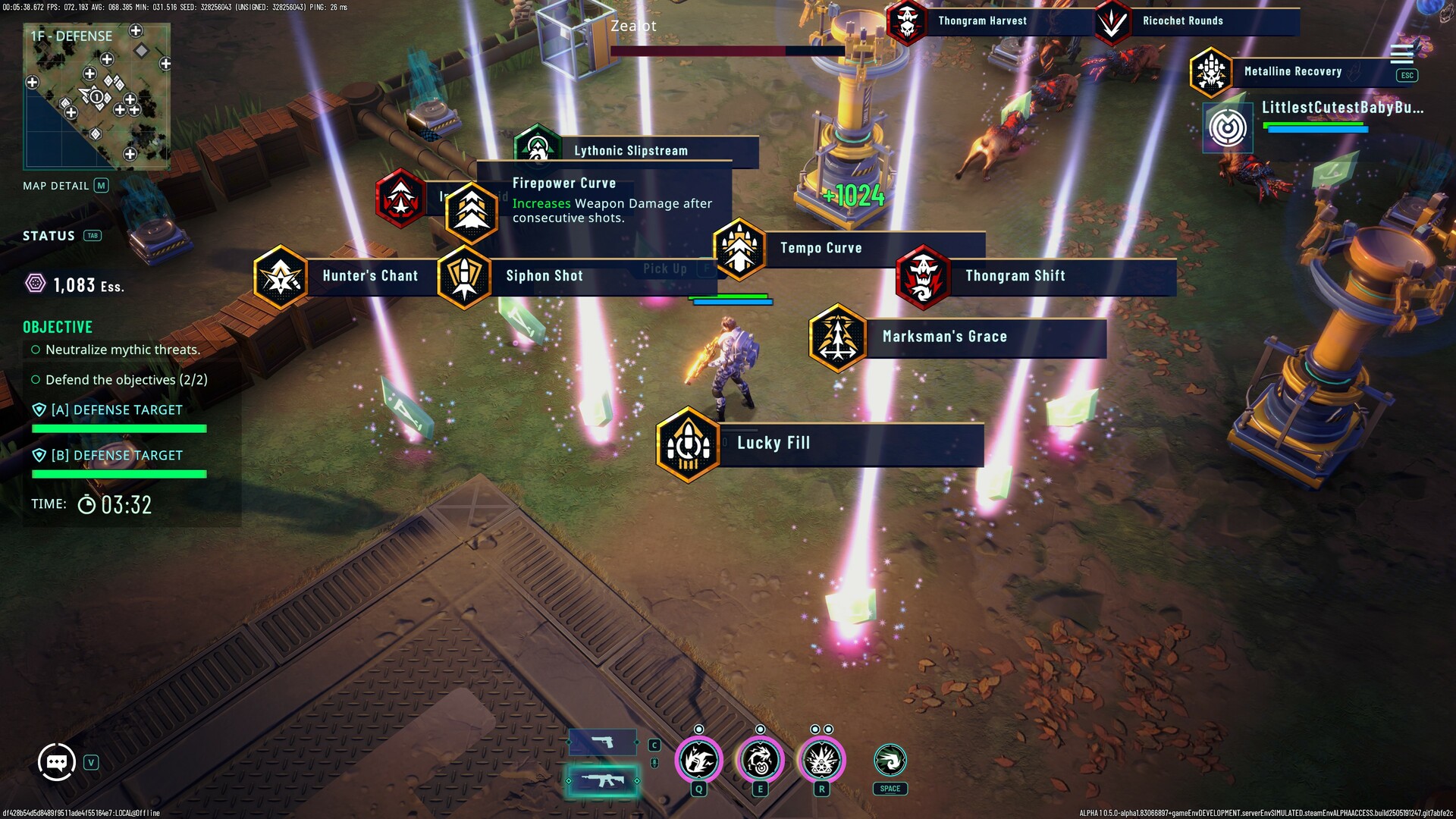
Task: Pick the Thongram Shift upgrade
Action: pos(1015,276)
